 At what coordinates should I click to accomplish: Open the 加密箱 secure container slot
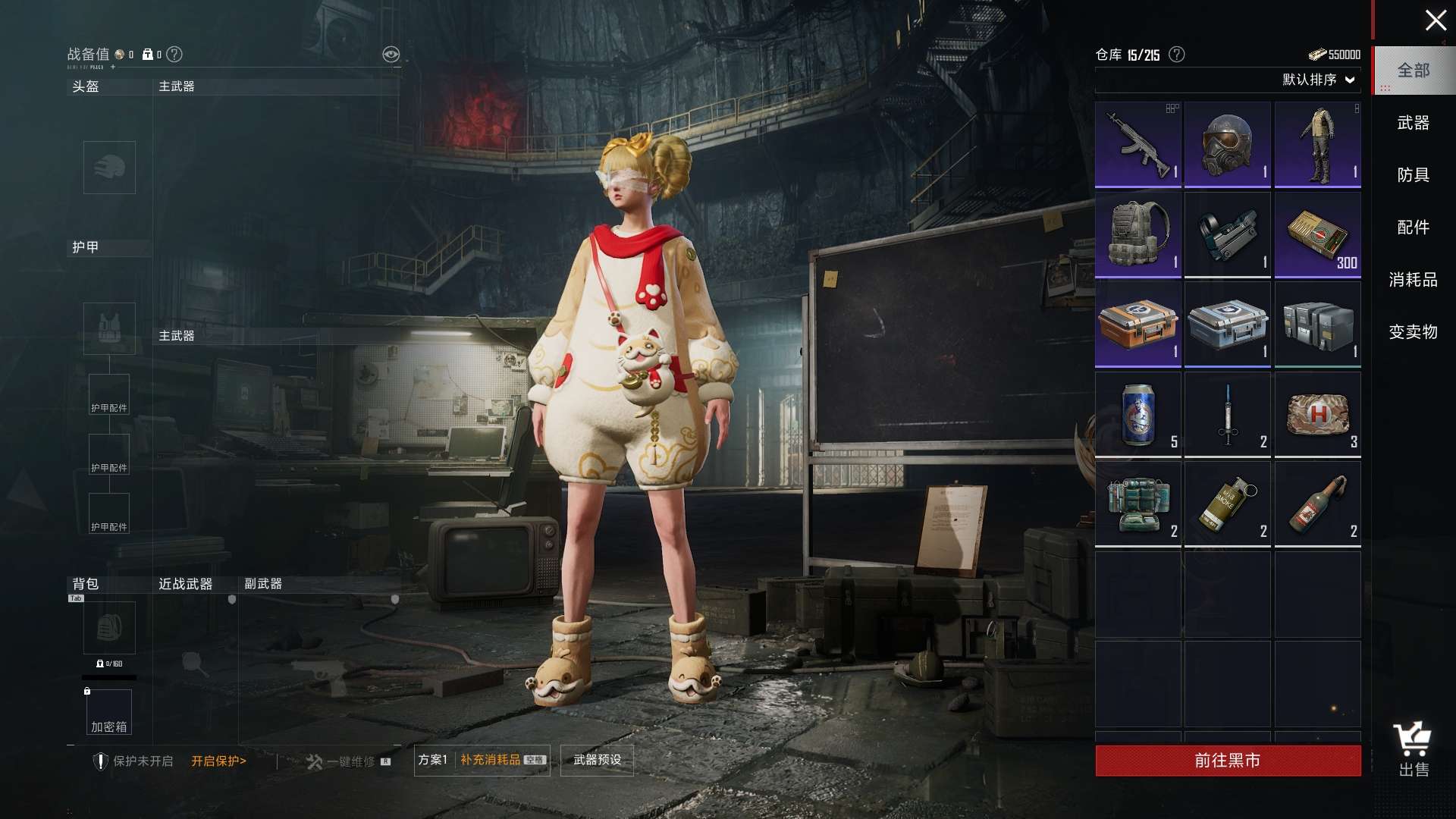pos(109,713)
